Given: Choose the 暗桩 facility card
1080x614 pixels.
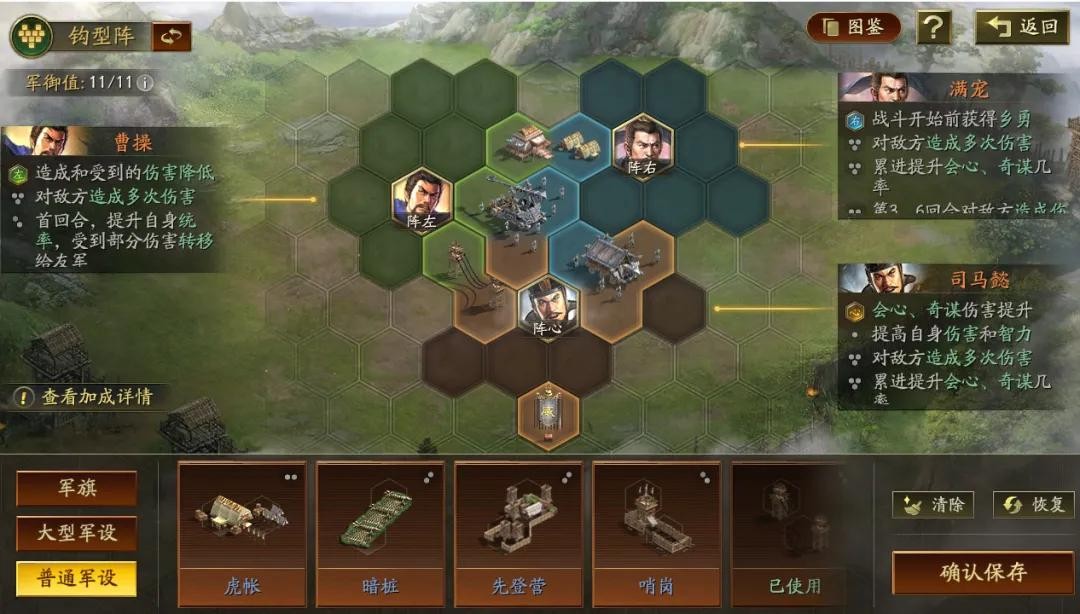Looking at the screenshot, I should coord(380,532).
